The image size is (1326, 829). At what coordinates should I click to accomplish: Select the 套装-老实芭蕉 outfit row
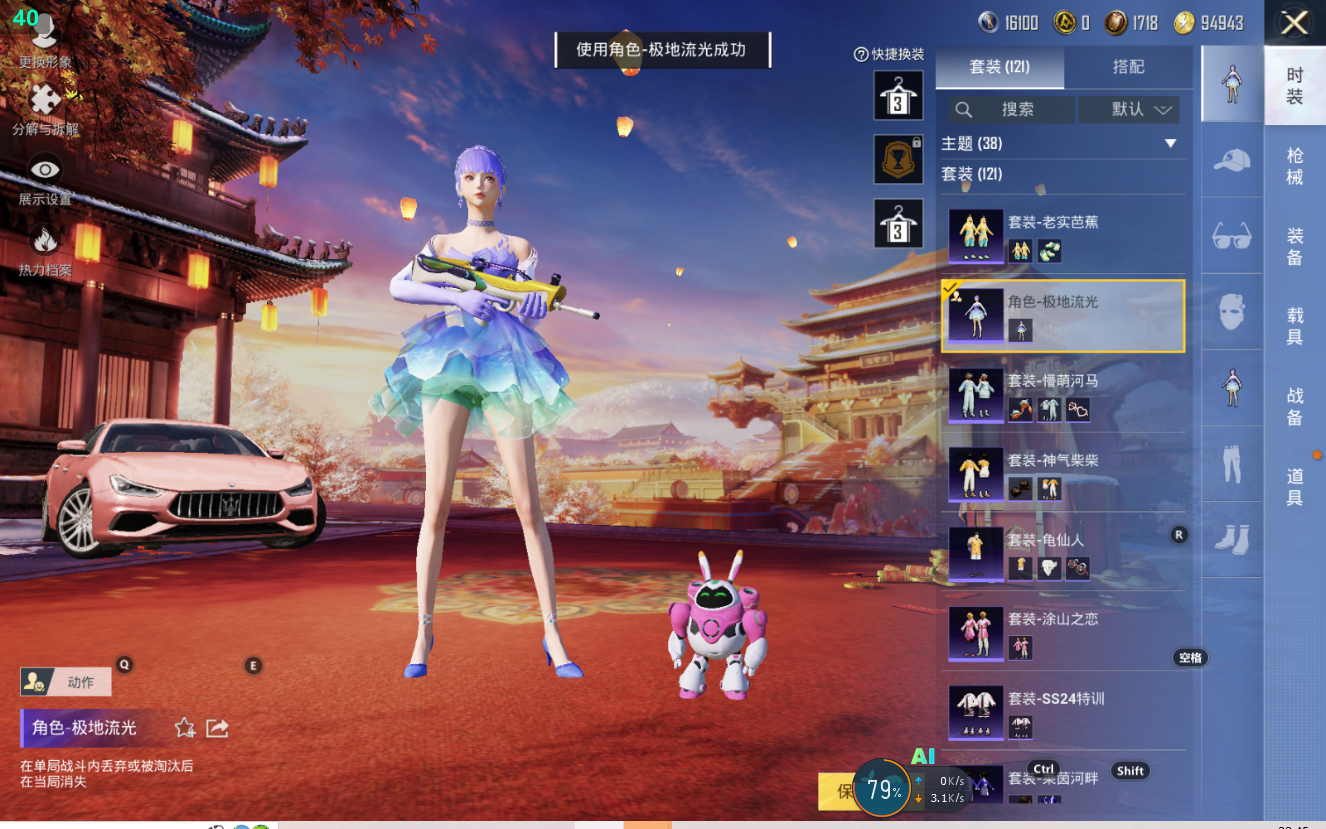[1064, 236]
